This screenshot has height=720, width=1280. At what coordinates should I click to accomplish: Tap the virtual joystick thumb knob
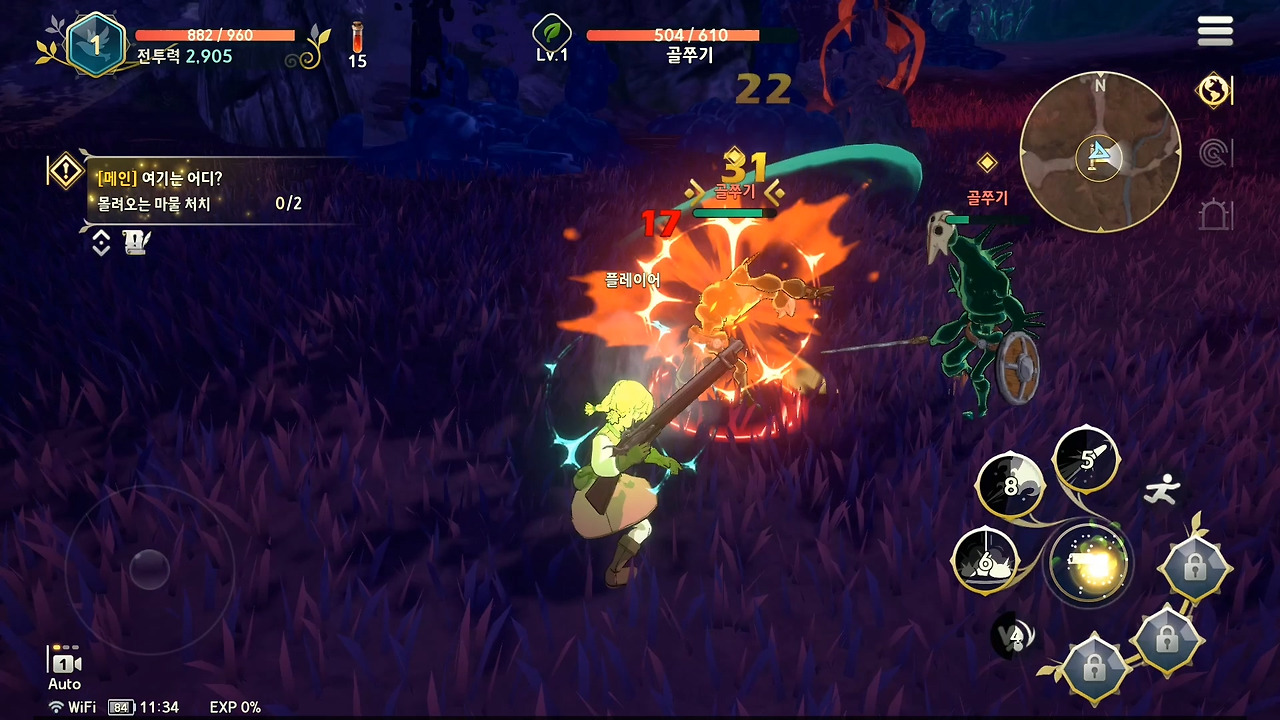(x=149, y=569)
